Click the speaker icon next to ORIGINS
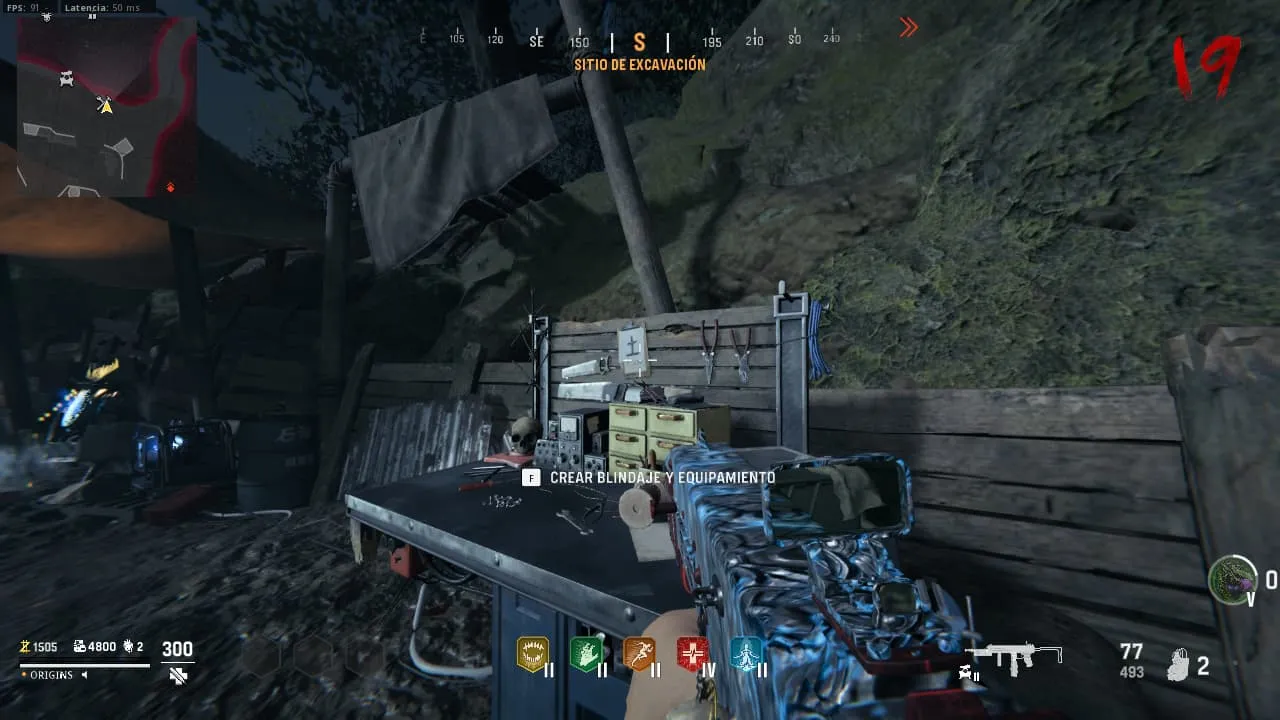1280x720 pixels. [x=85, y=675]
